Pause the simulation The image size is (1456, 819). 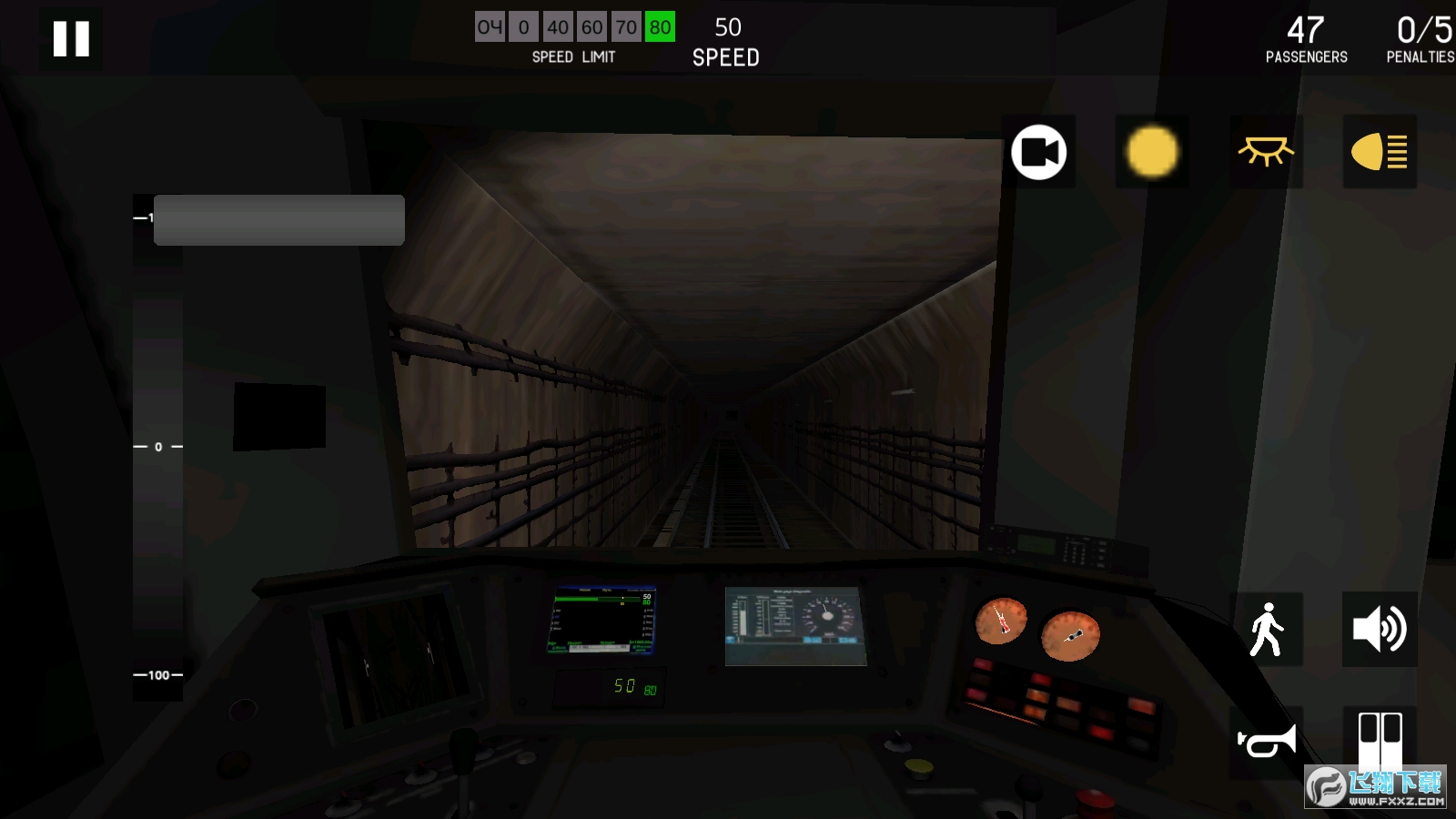click(71, 38)
